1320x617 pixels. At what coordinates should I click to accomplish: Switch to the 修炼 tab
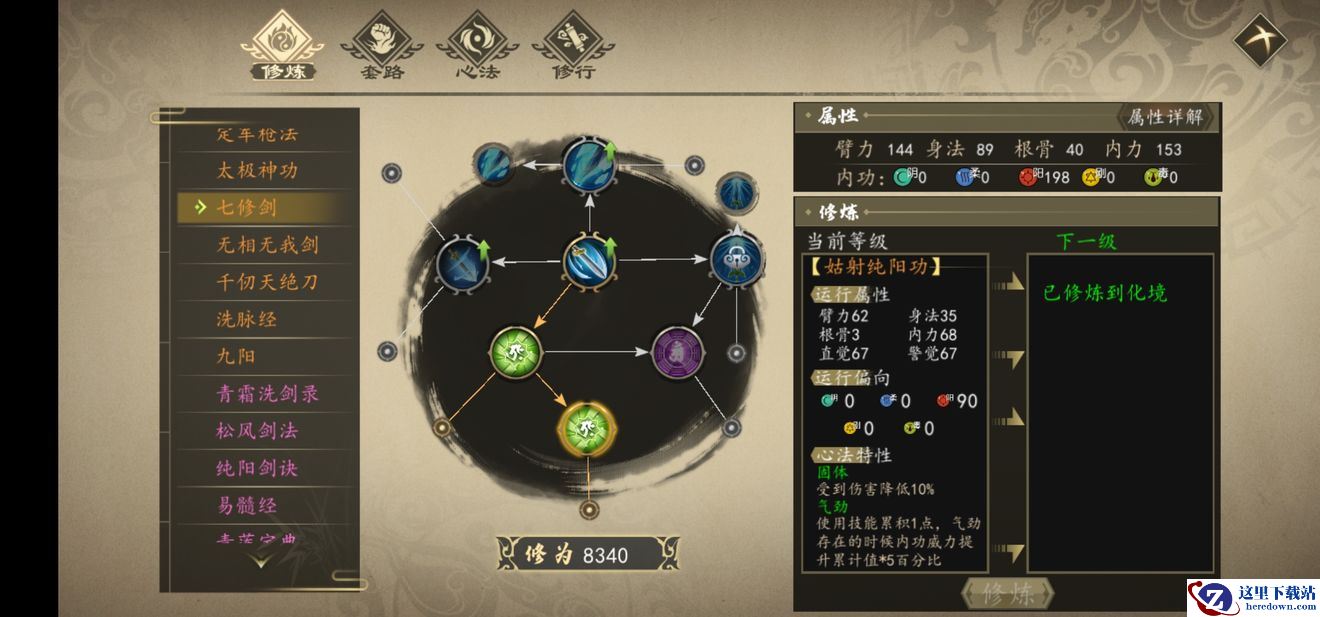(285, 45)
